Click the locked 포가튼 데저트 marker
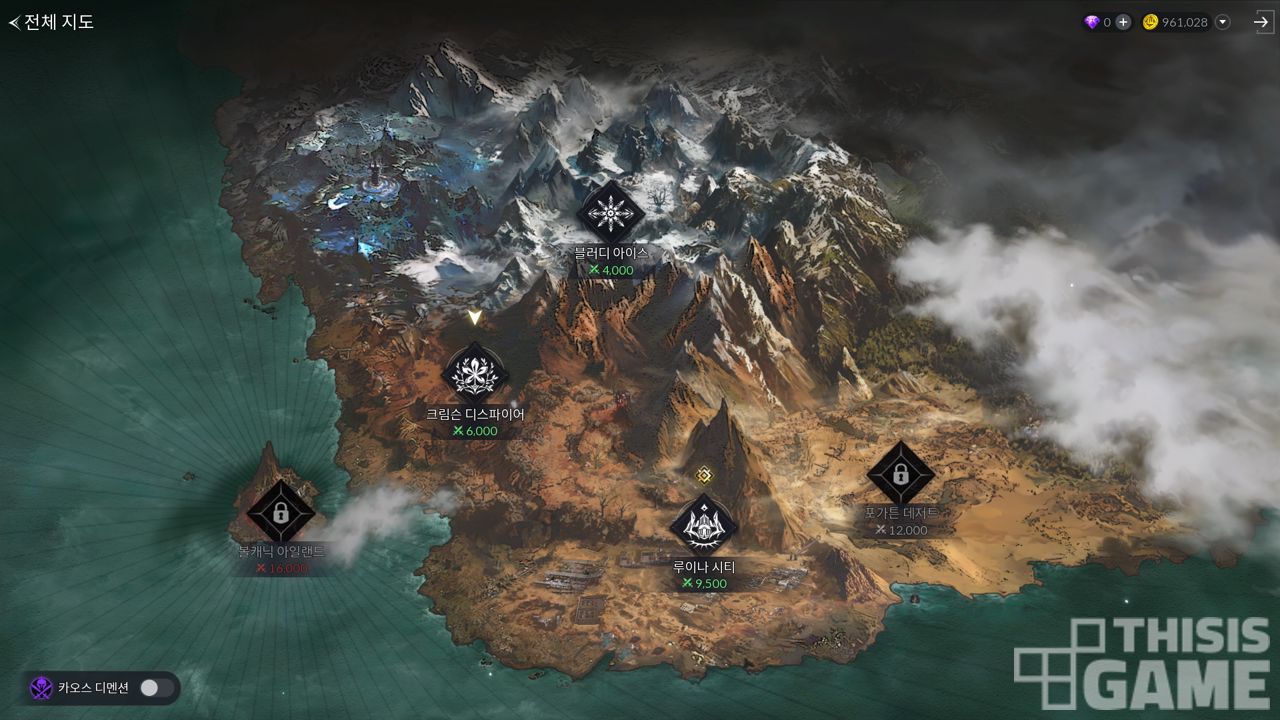Viewport: 1280px width, 720px height. [x=900, y=474]
